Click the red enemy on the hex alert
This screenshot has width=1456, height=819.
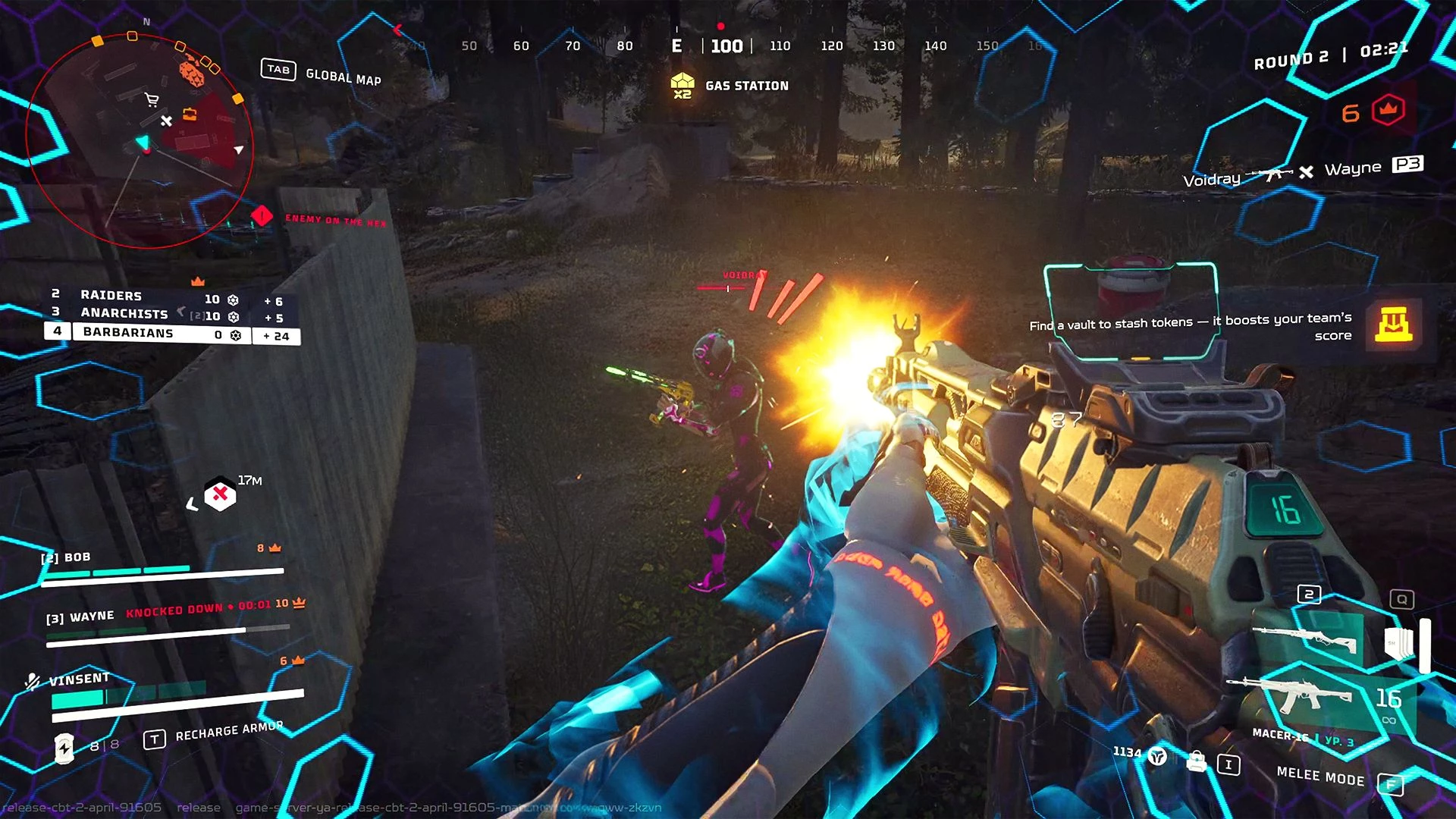pos(262,217)
